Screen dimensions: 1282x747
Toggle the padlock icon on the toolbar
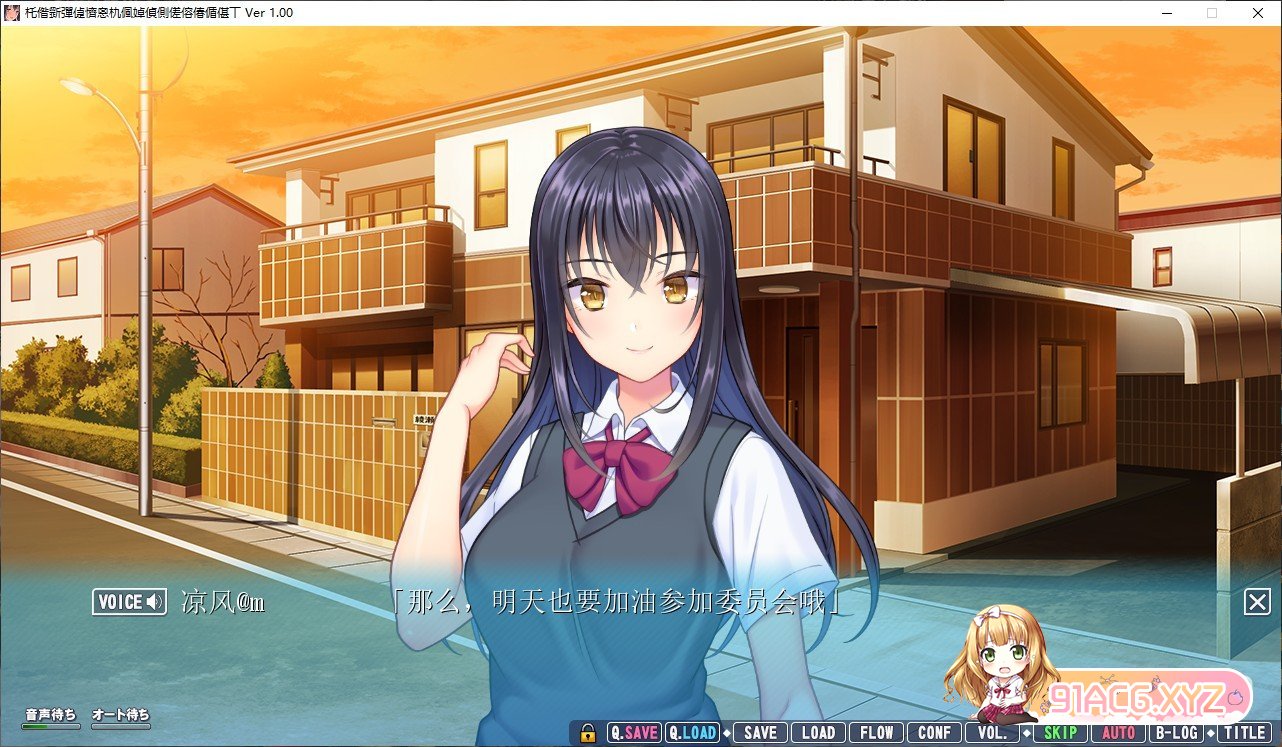coord(588,733)
